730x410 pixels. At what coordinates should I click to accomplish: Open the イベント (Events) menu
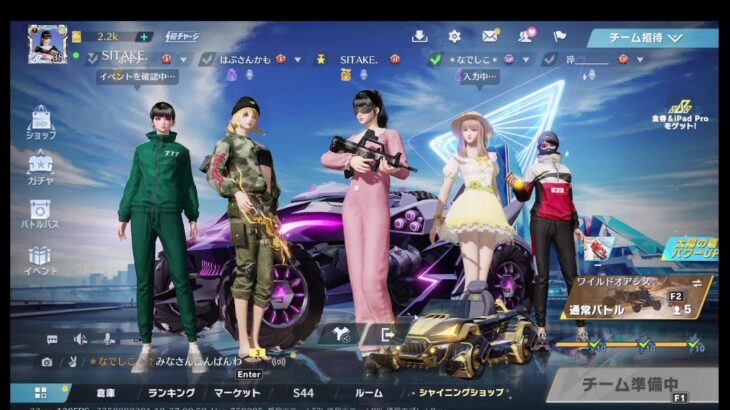pos(40,260)
